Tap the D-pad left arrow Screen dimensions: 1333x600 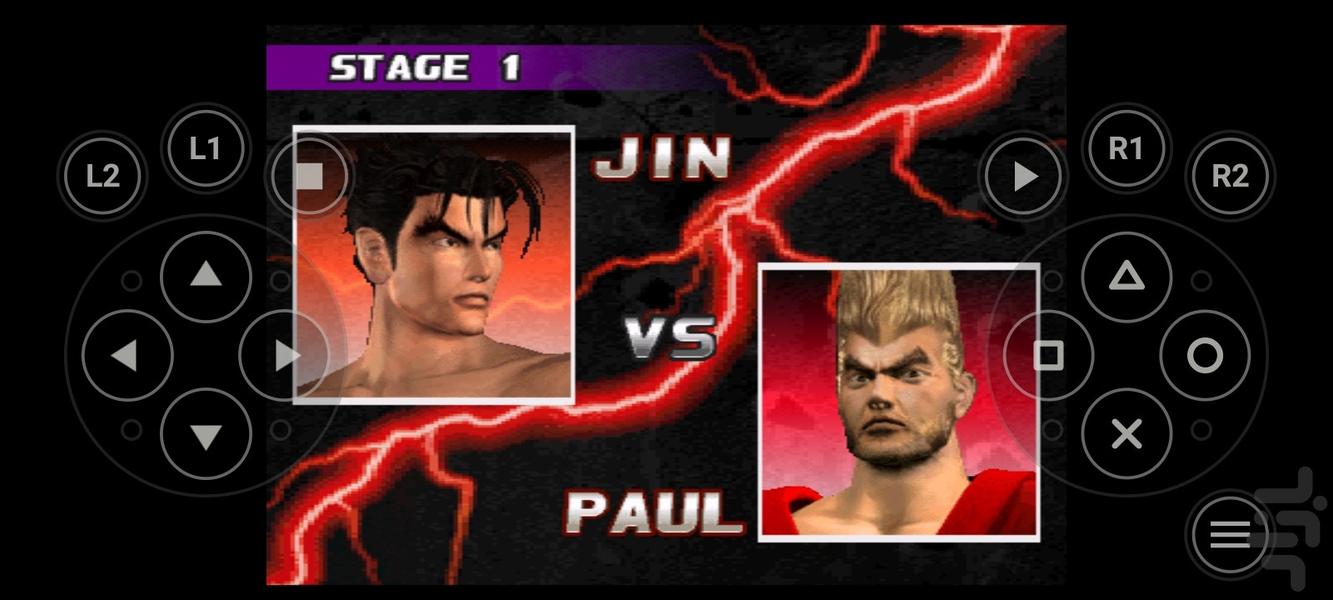126,355
